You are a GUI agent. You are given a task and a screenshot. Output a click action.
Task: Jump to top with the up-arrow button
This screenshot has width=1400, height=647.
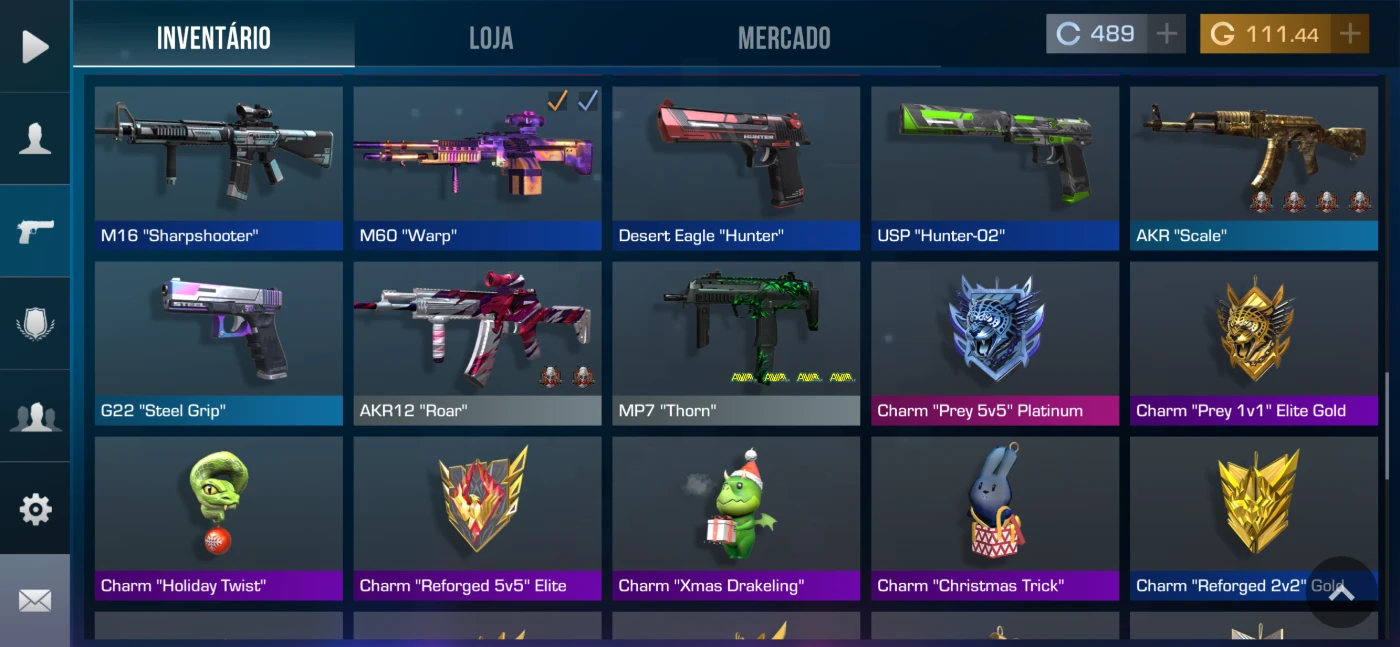click(1341, 592)
